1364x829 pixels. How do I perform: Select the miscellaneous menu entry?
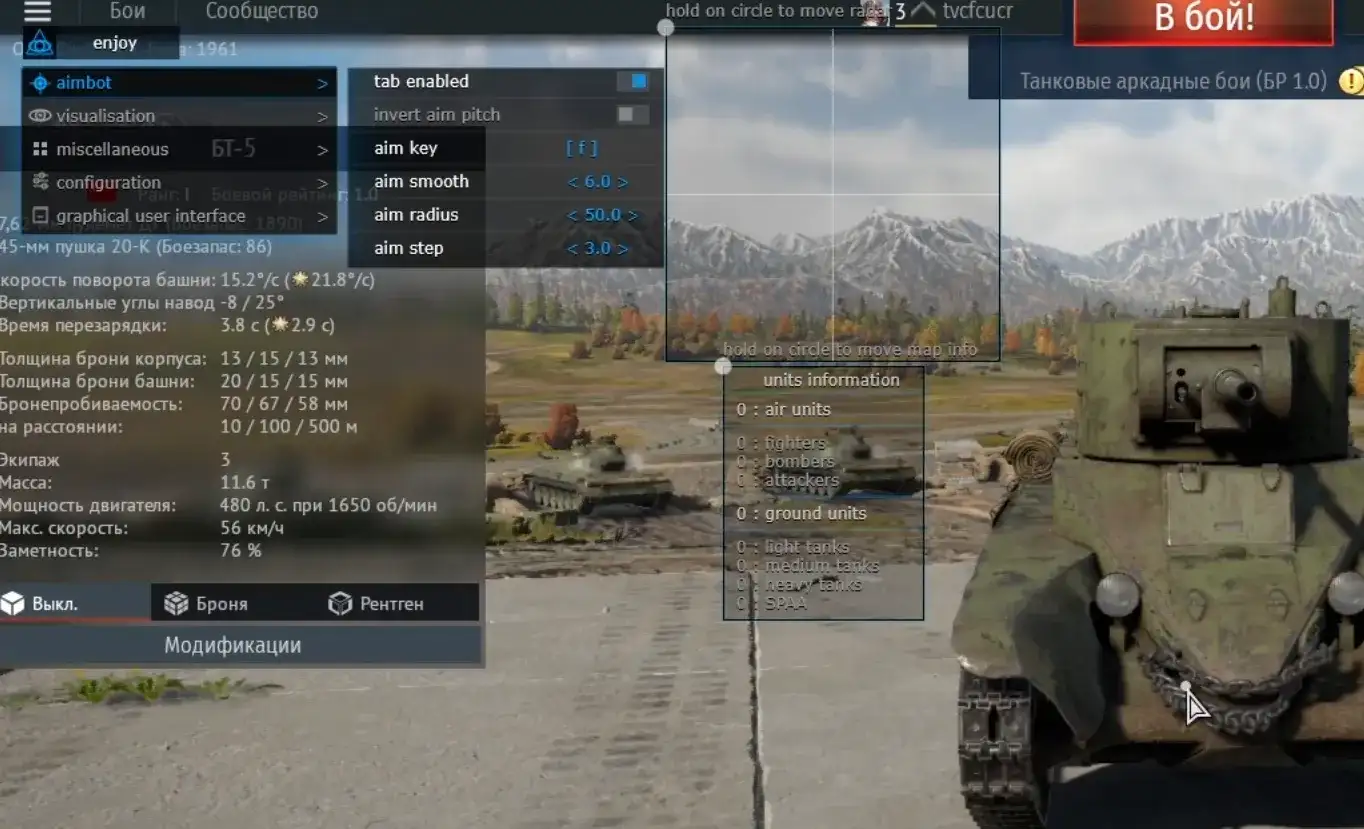(180, 149)
